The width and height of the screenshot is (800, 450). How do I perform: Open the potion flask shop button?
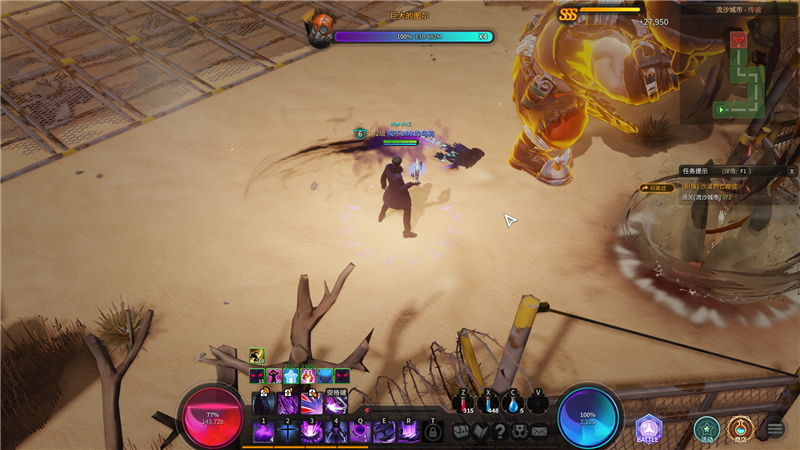tap(740, 429)
